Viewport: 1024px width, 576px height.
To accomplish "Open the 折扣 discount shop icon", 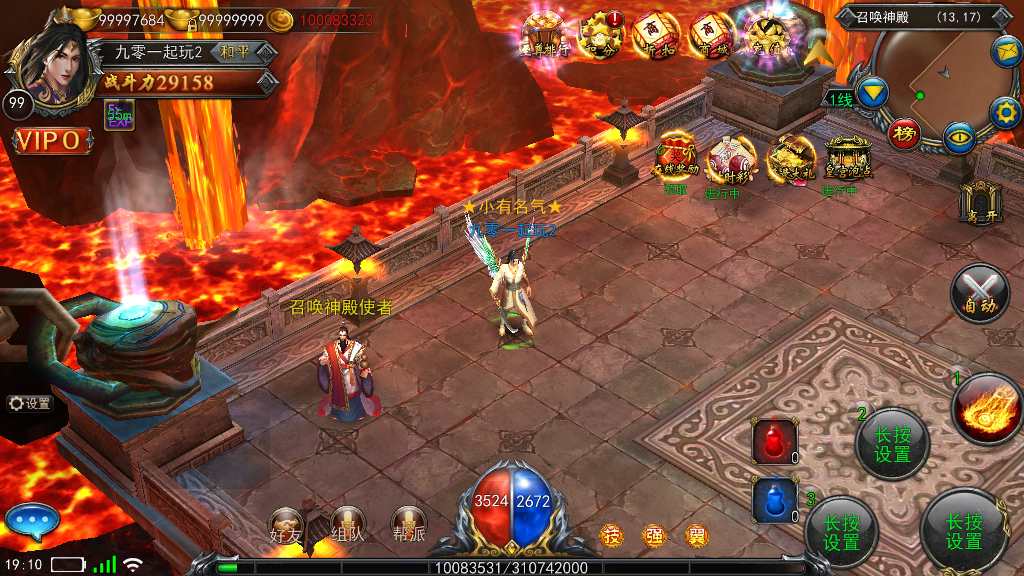I will [x=656, y=36].
